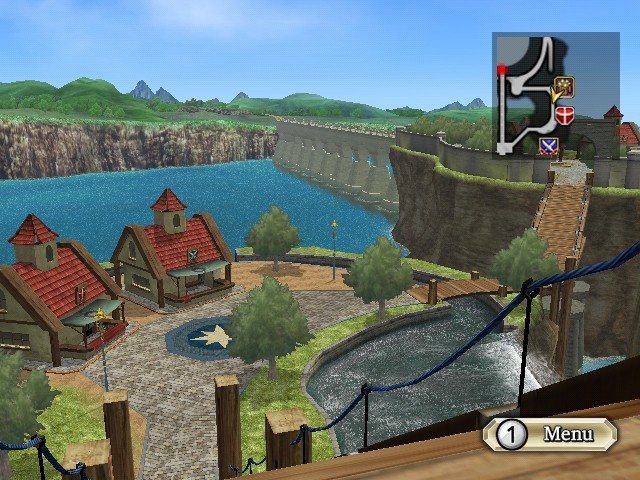Select the crossed swords marker on minimap
This screenshot has height=480, width=640.
point(548,146)
